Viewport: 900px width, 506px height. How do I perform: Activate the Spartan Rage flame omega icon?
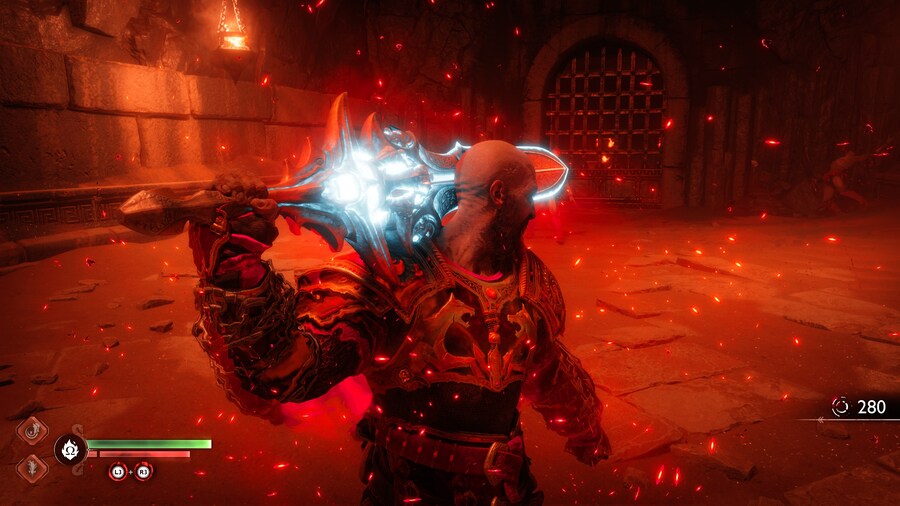[69, 448]
